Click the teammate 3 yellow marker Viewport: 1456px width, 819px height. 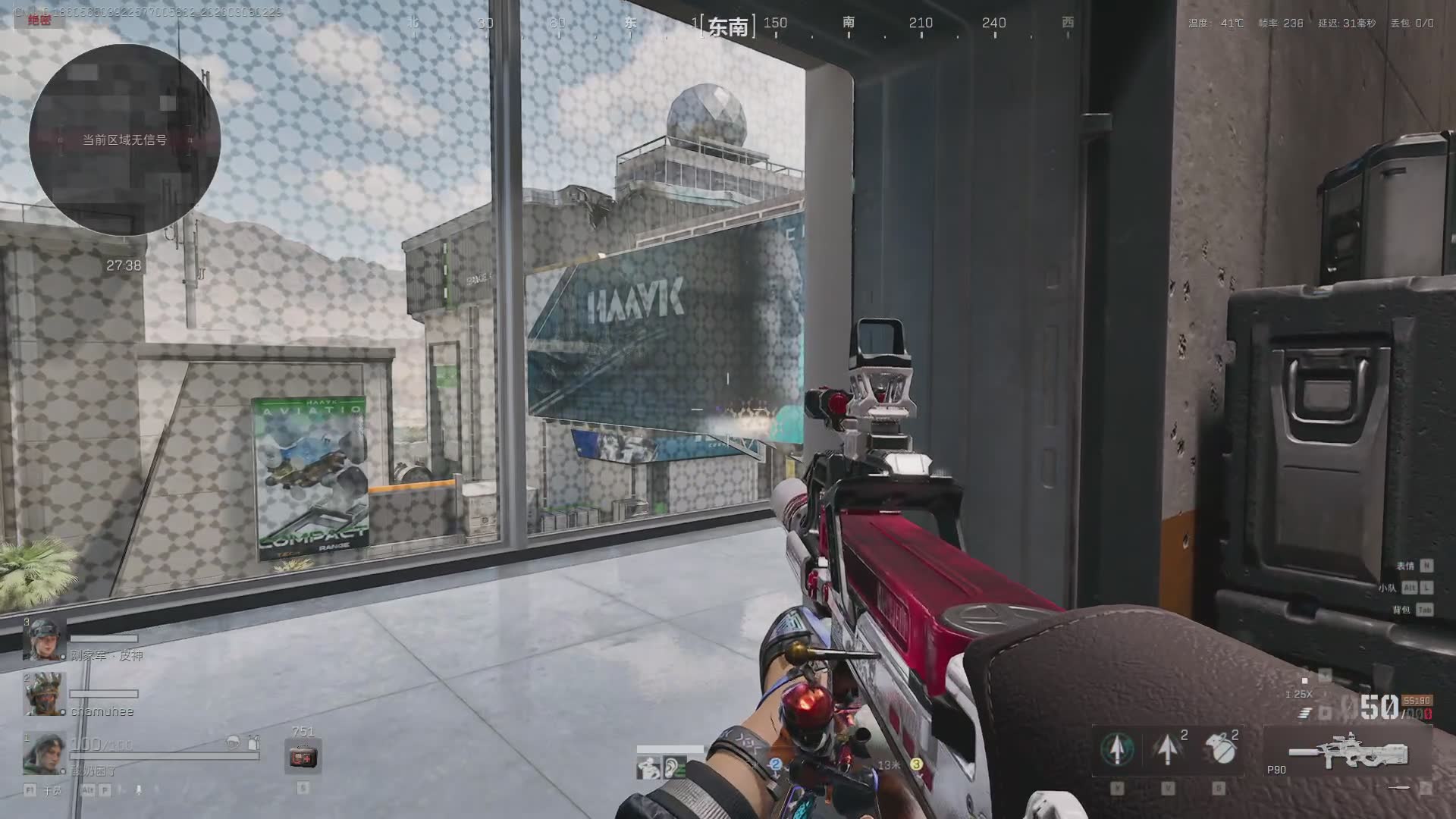coord(916,764)
